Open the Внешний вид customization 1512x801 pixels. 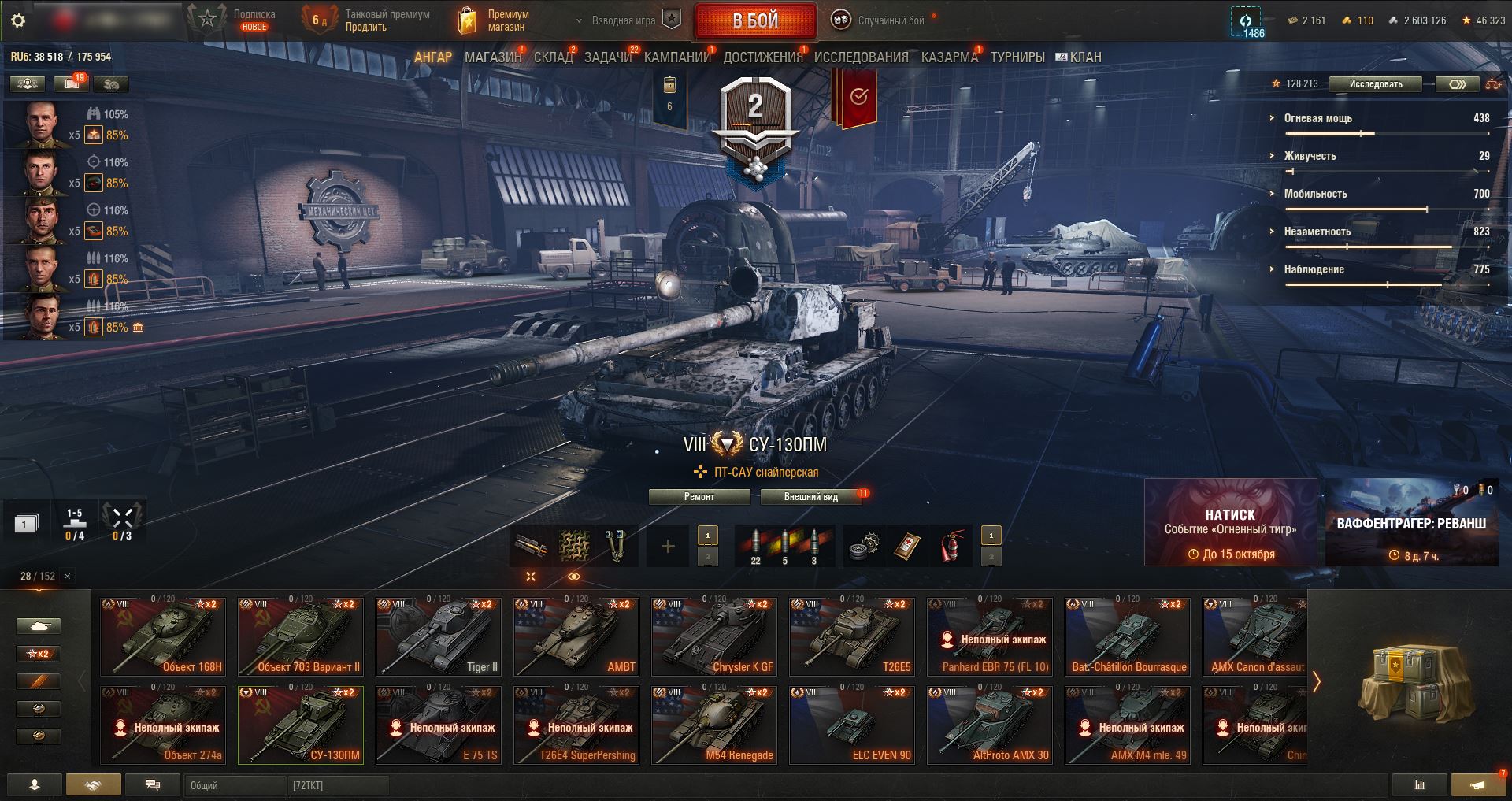(x=810, y=497)
